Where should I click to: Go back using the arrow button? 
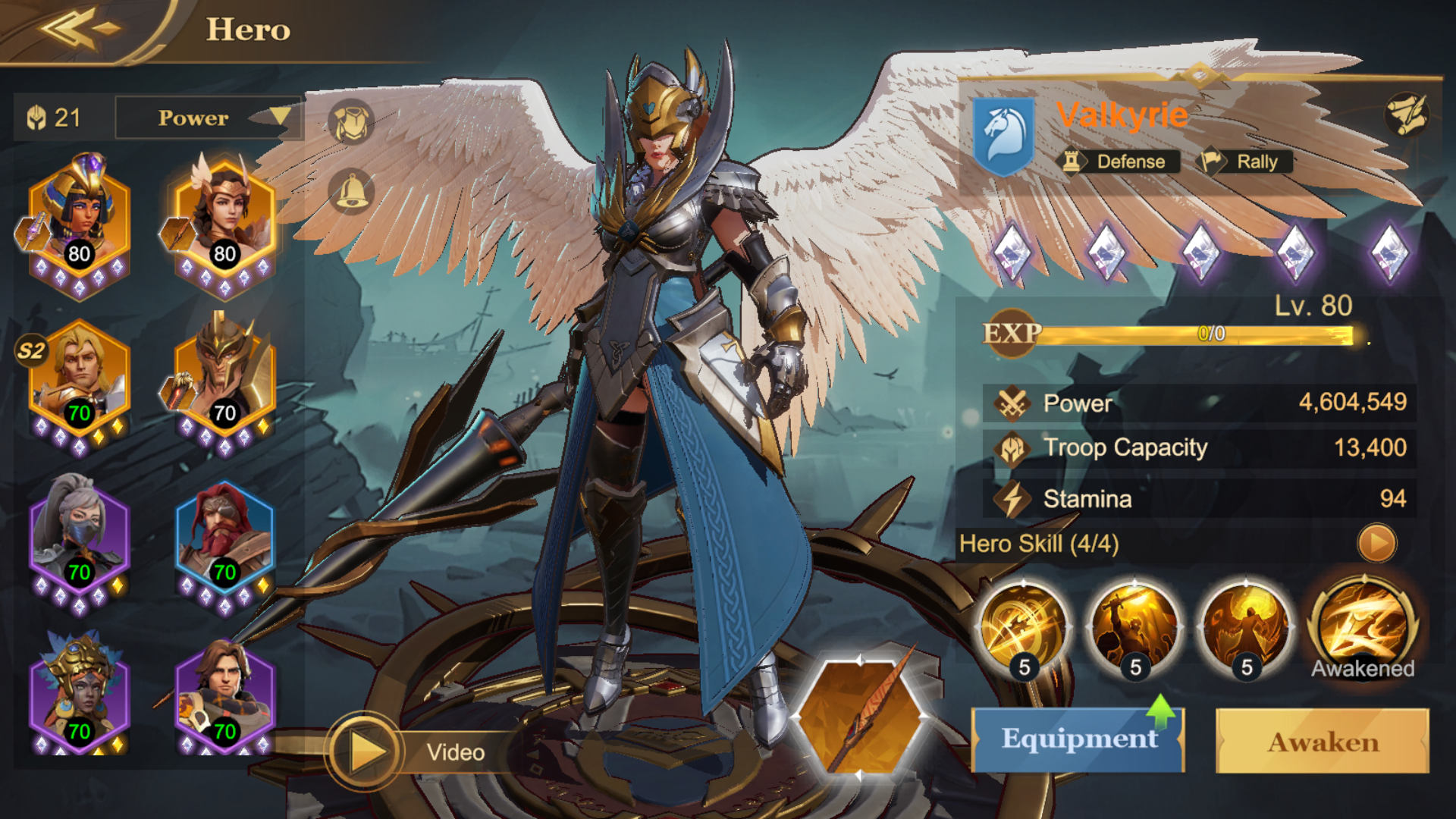point(80,29)
